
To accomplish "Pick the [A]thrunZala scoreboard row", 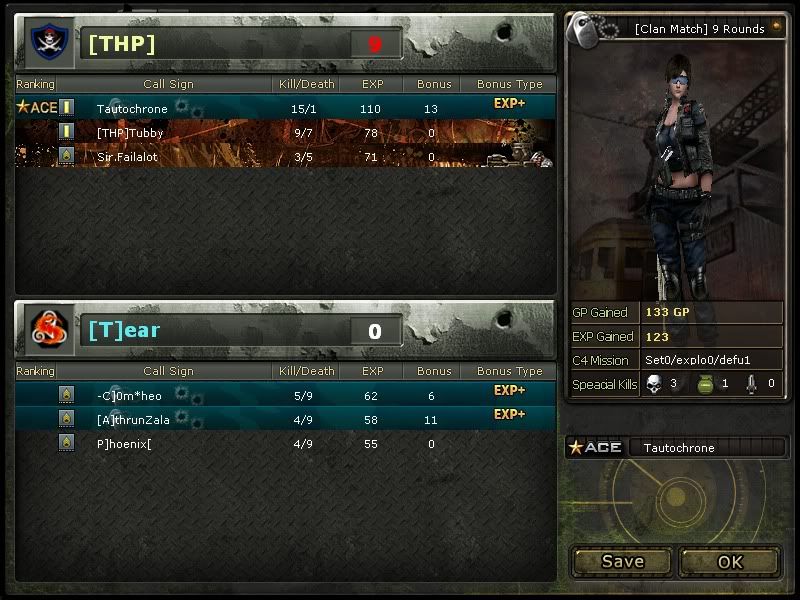I will [285, 419].
